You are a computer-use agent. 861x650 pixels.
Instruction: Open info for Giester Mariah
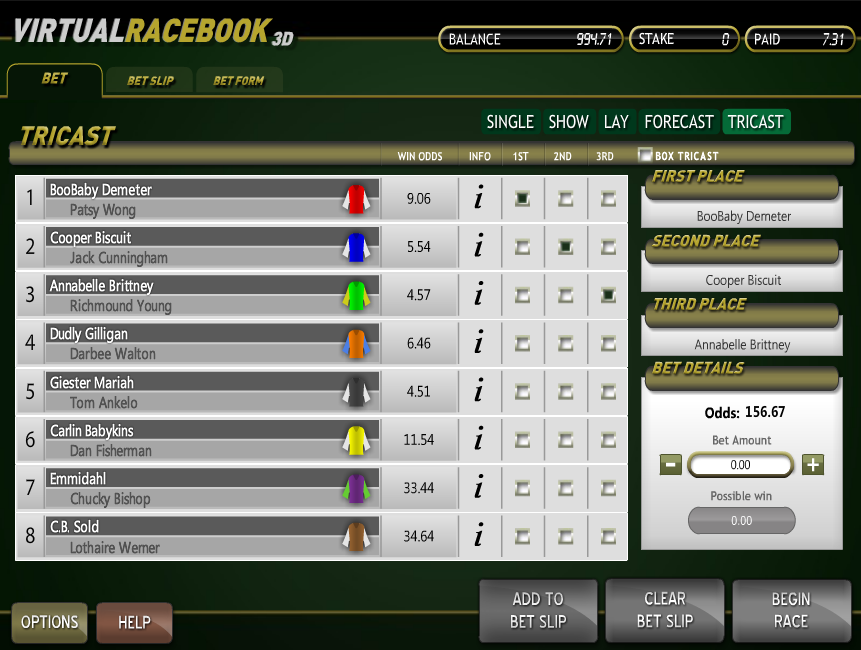(479, 391)
